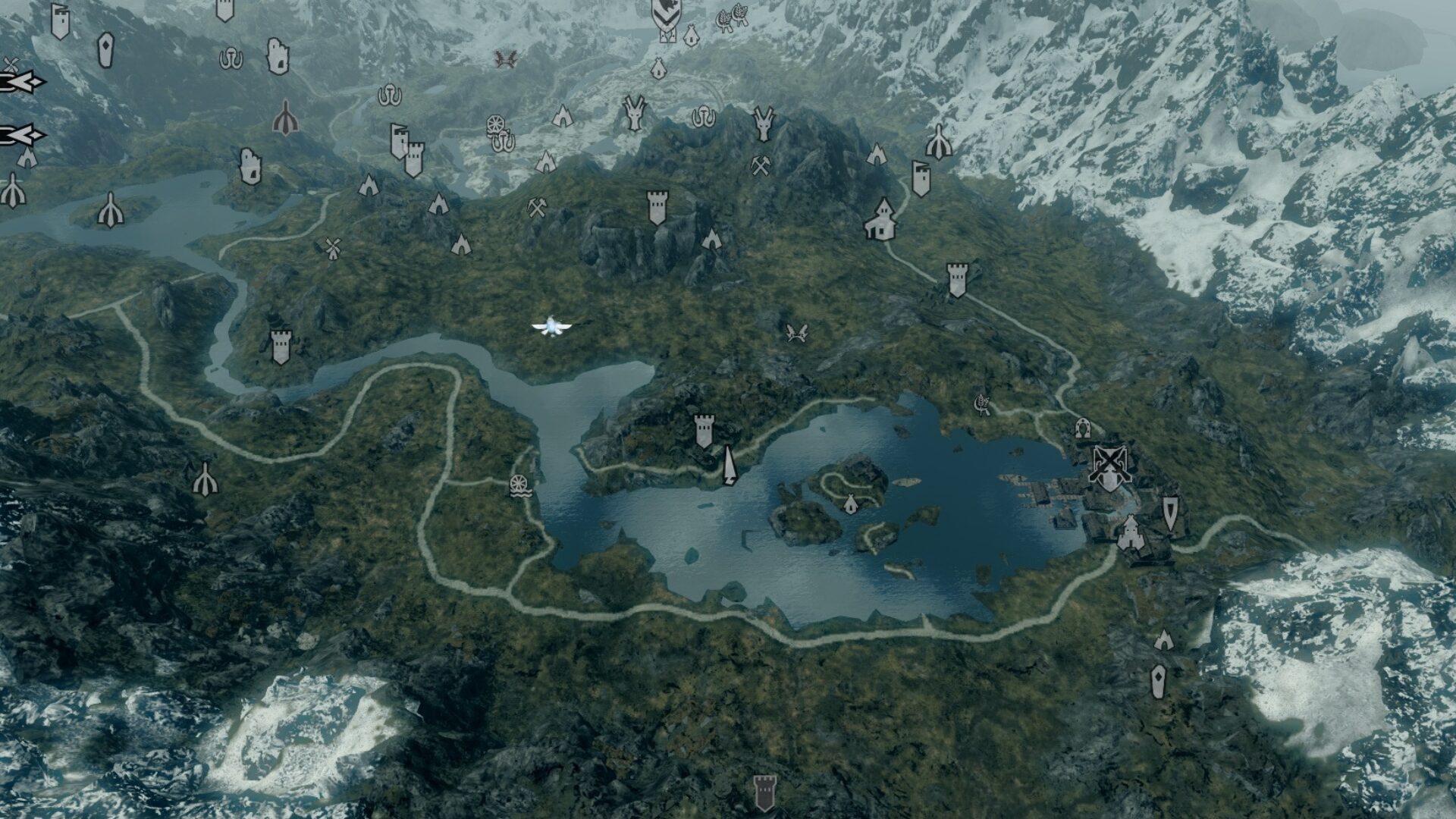Click the wheat farm marker north of the lake
The height and width of the screenshot is (819, 1456).
point(984,403)
